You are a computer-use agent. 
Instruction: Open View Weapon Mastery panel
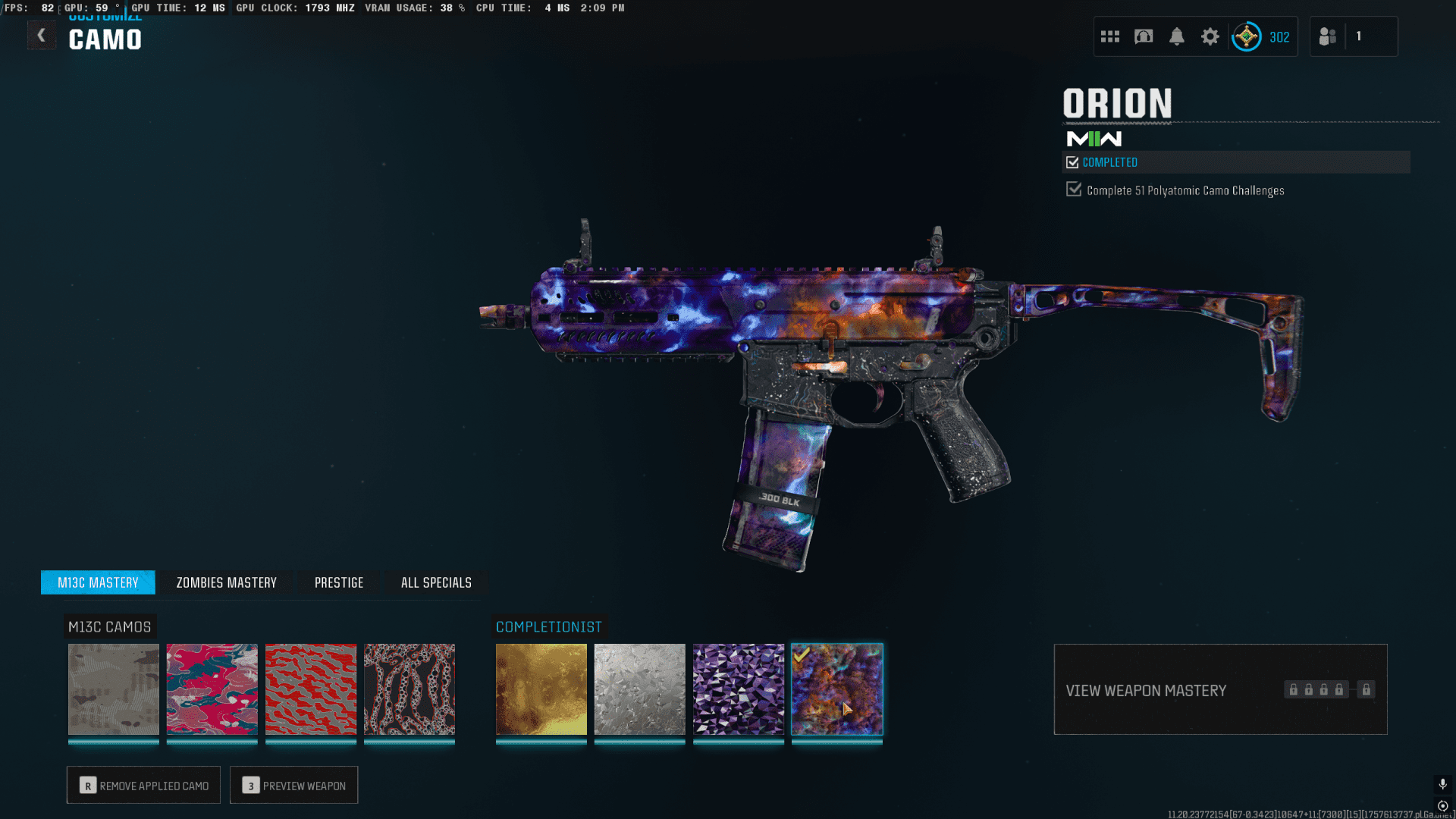click(x=1220, y=690)
